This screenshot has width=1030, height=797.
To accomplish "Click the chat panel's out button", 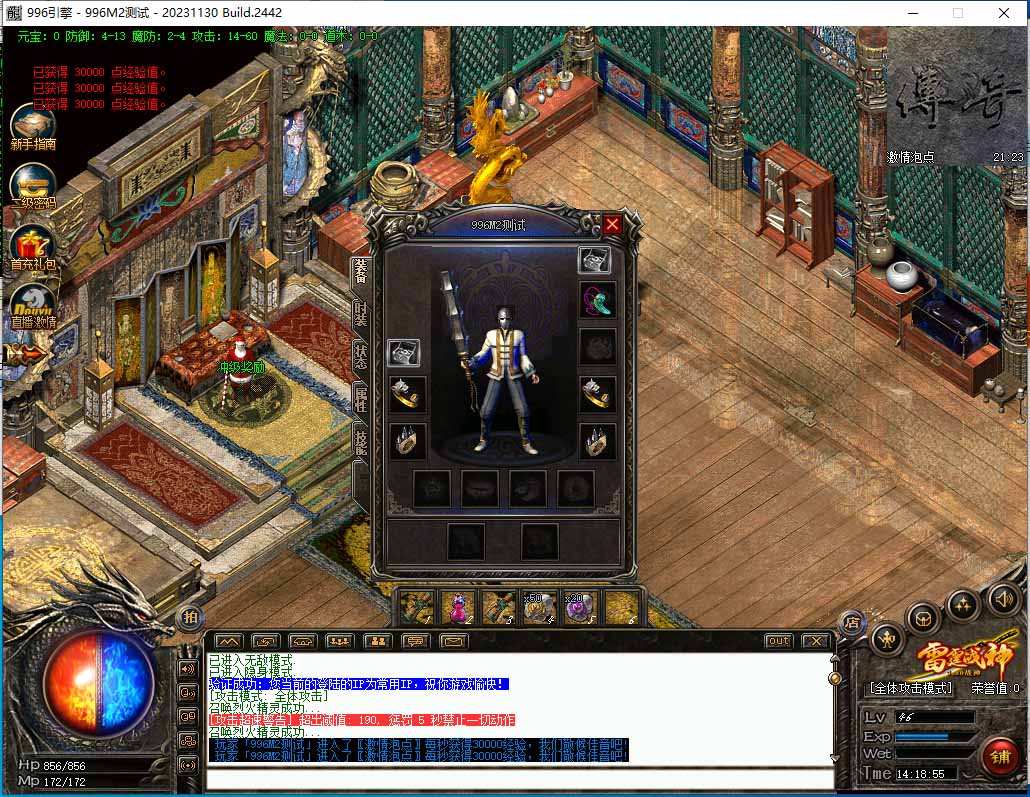I will [778, 641].
